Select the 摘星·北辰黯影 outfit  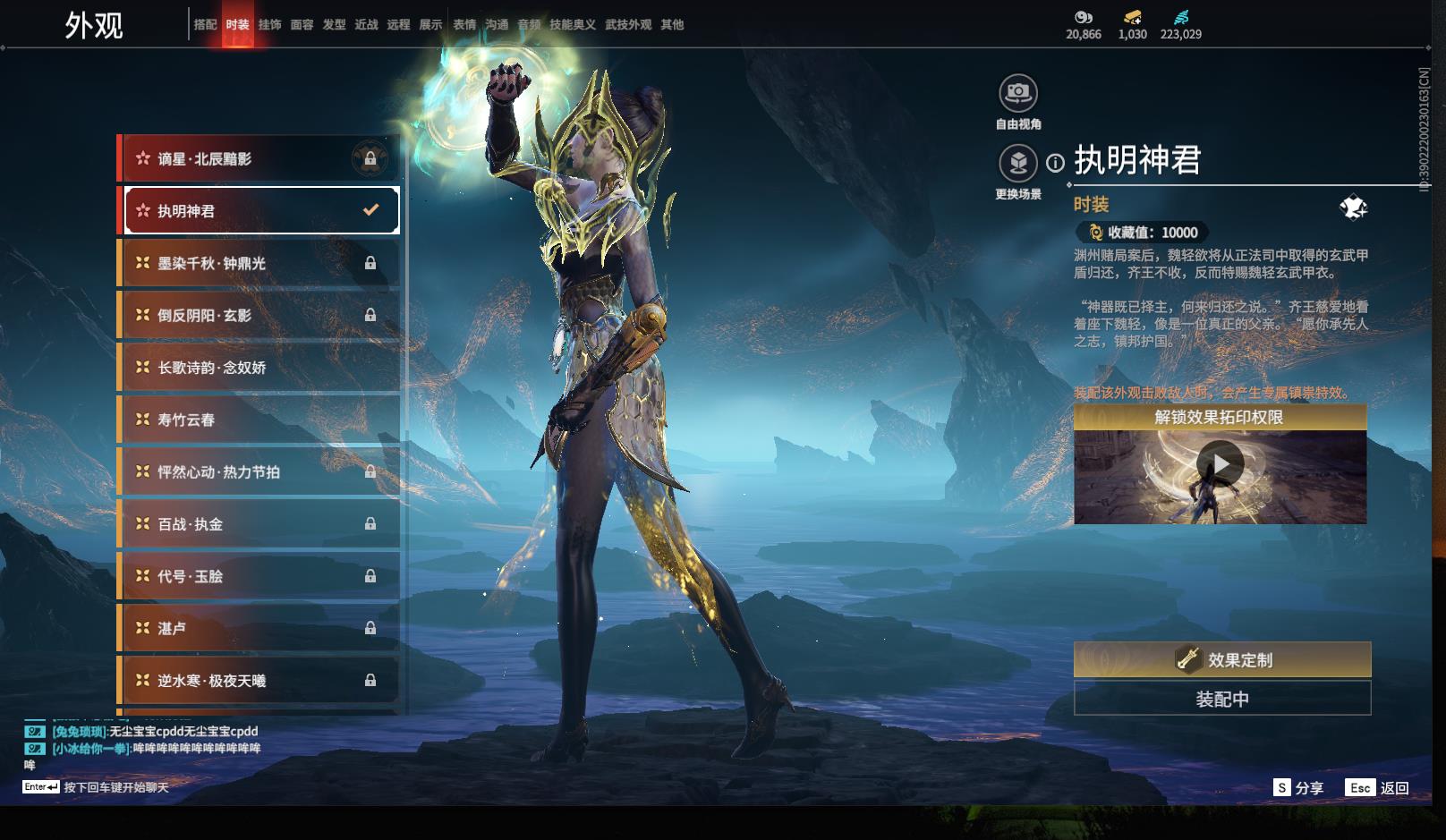[259, 159]
